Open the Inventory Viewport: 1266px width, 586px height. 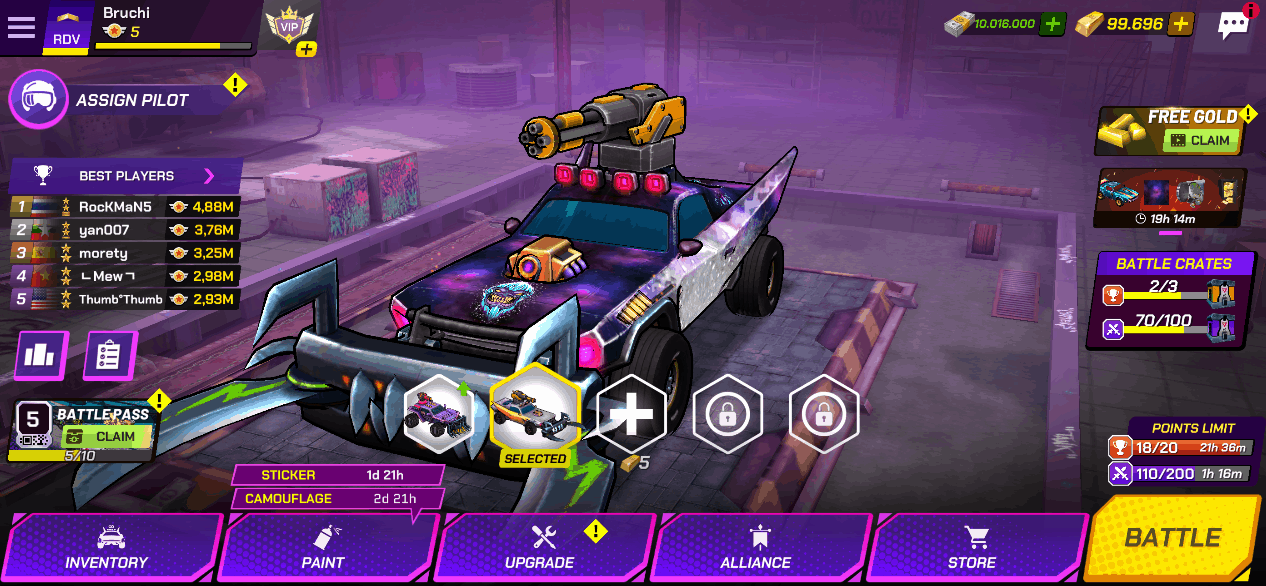pyautogui.click(x=107, y=548)
